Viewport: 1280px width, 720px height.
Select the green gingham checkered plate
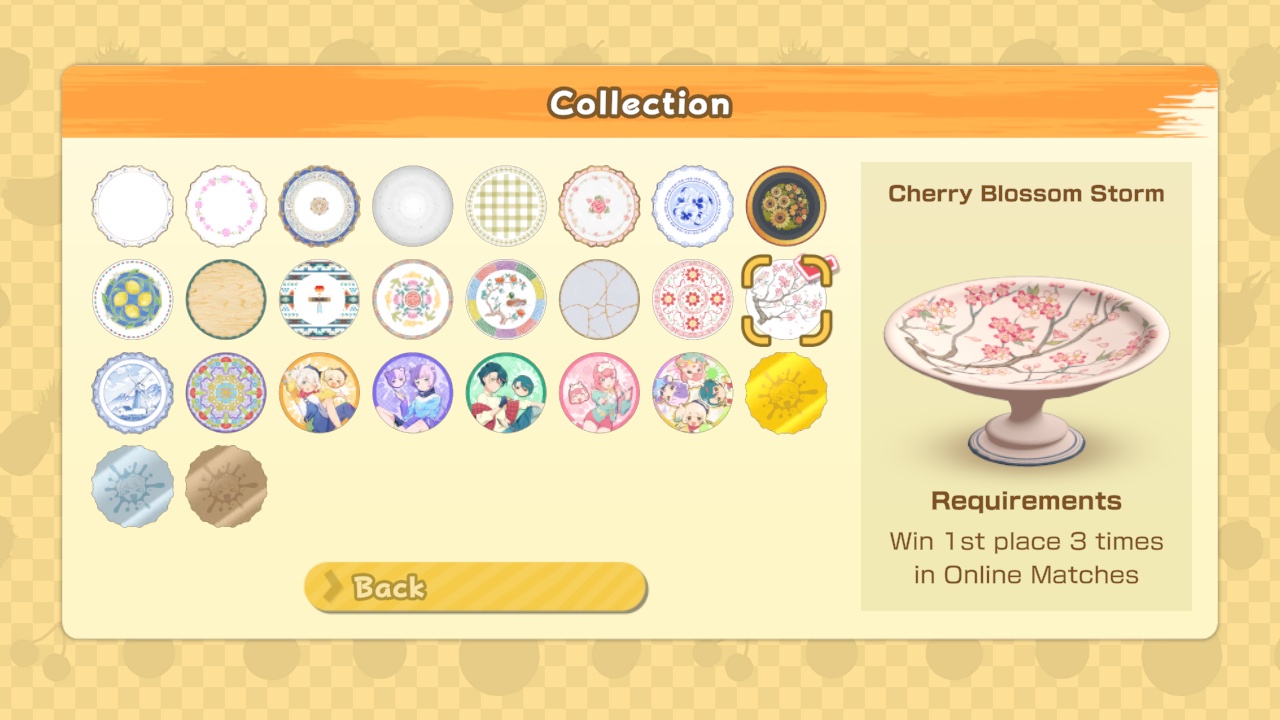(x=506, y=206)
